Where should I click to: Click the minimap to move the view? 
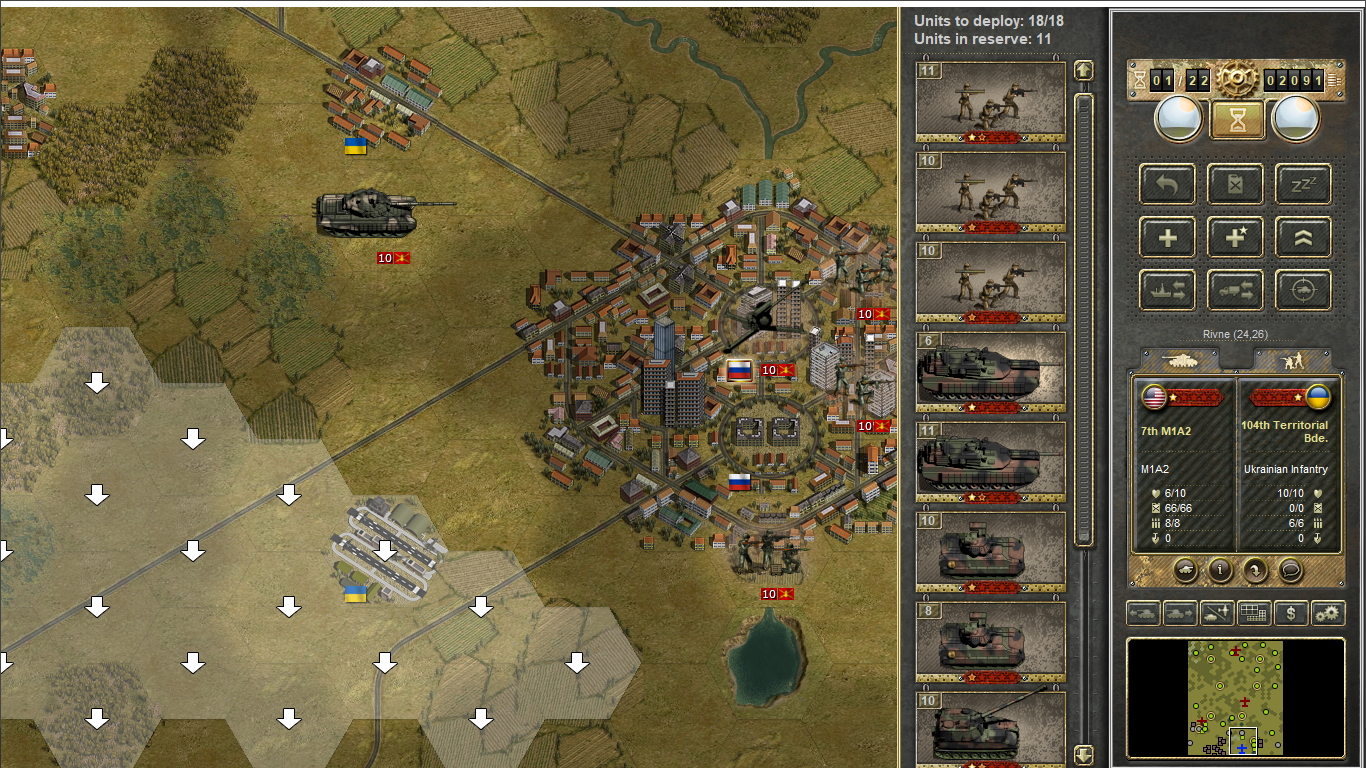pos(1236,697)
